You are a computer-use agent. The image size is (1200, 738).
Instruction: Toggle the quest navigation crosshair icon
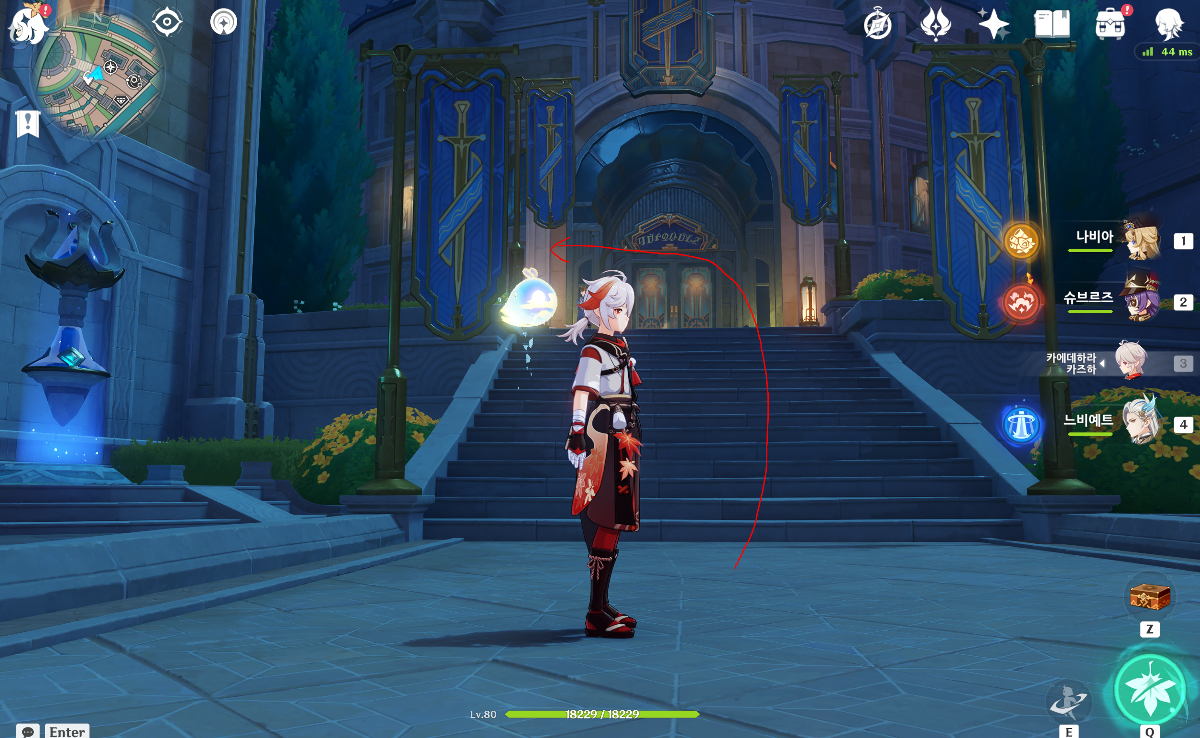coord(168,21)
